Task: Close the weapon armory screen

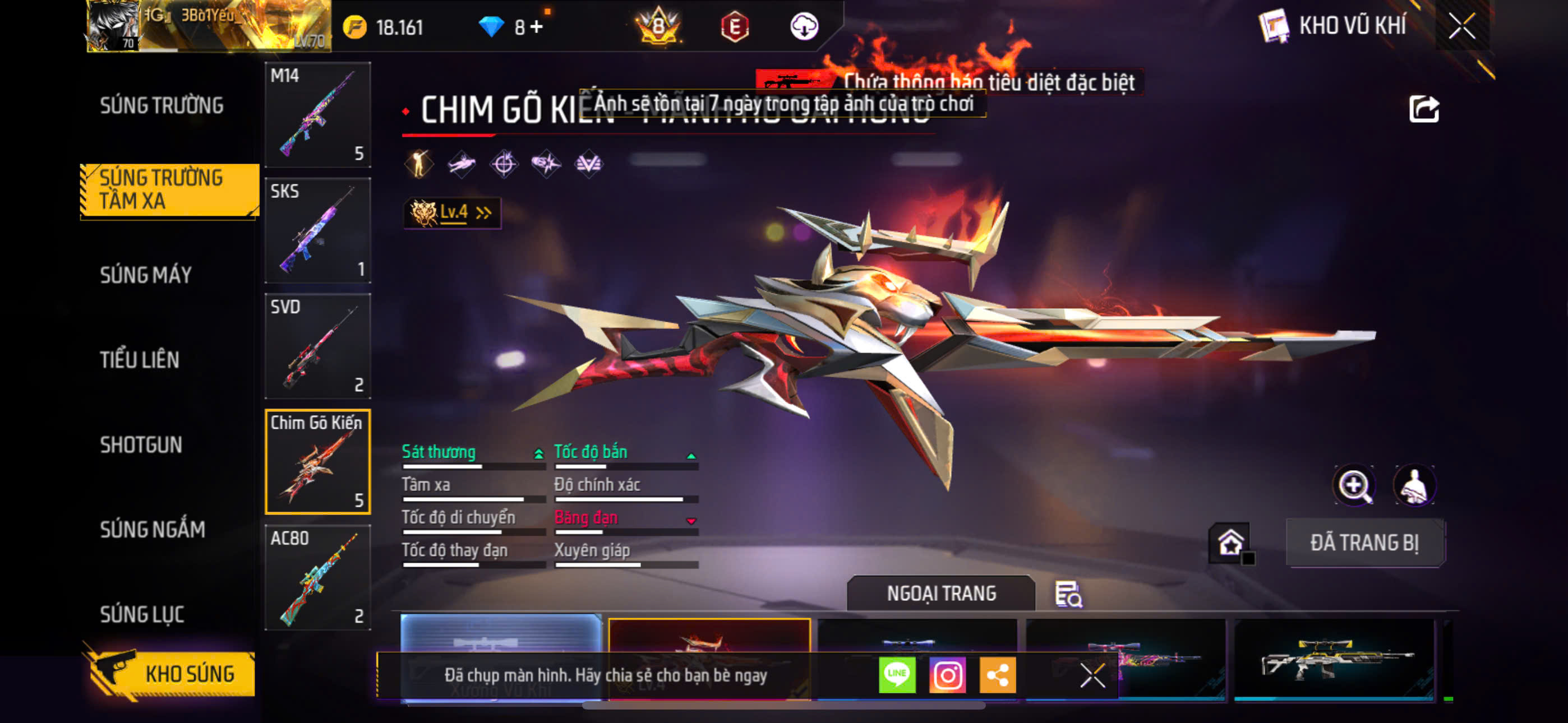Action: point(1461,26)
